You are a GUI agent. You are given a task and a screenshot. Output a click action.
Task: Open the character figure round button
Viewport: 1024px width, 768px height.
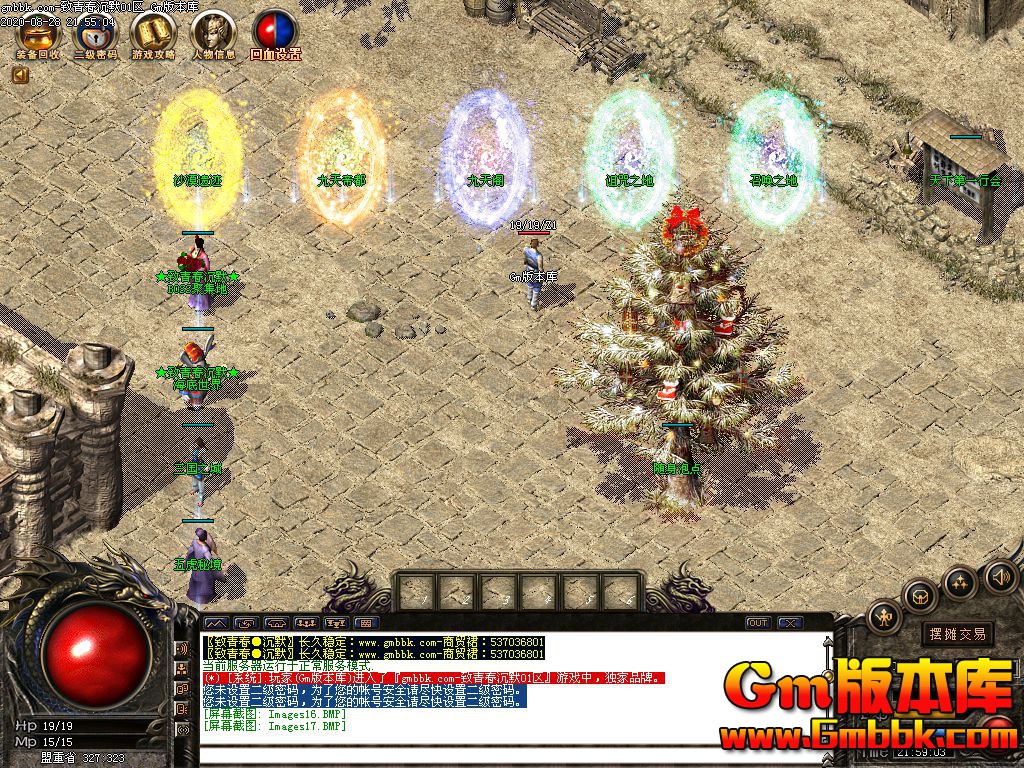(x=885, y=618)
